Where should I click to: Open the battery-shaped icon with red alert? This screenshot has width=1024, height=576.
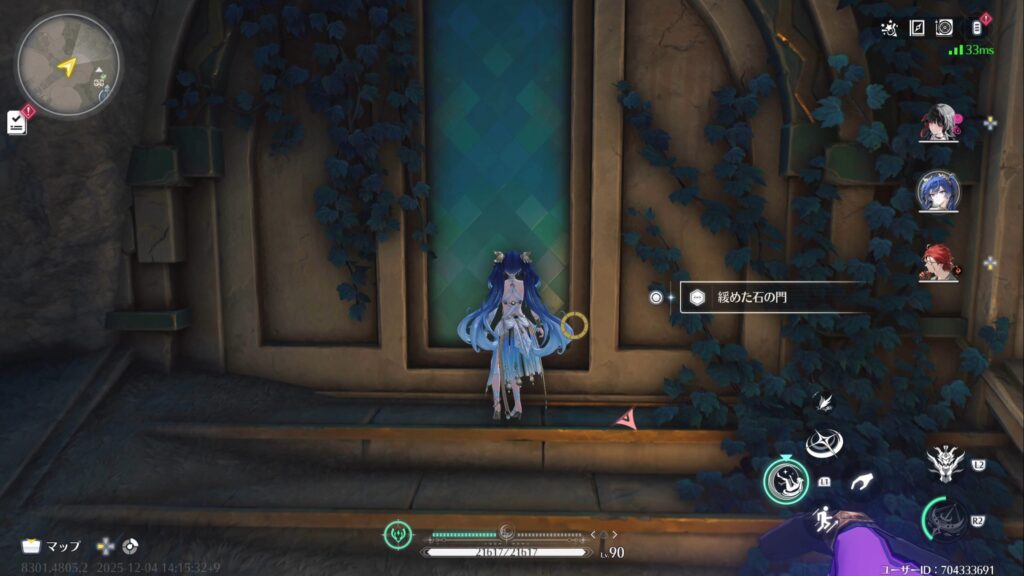pos(976,28)
